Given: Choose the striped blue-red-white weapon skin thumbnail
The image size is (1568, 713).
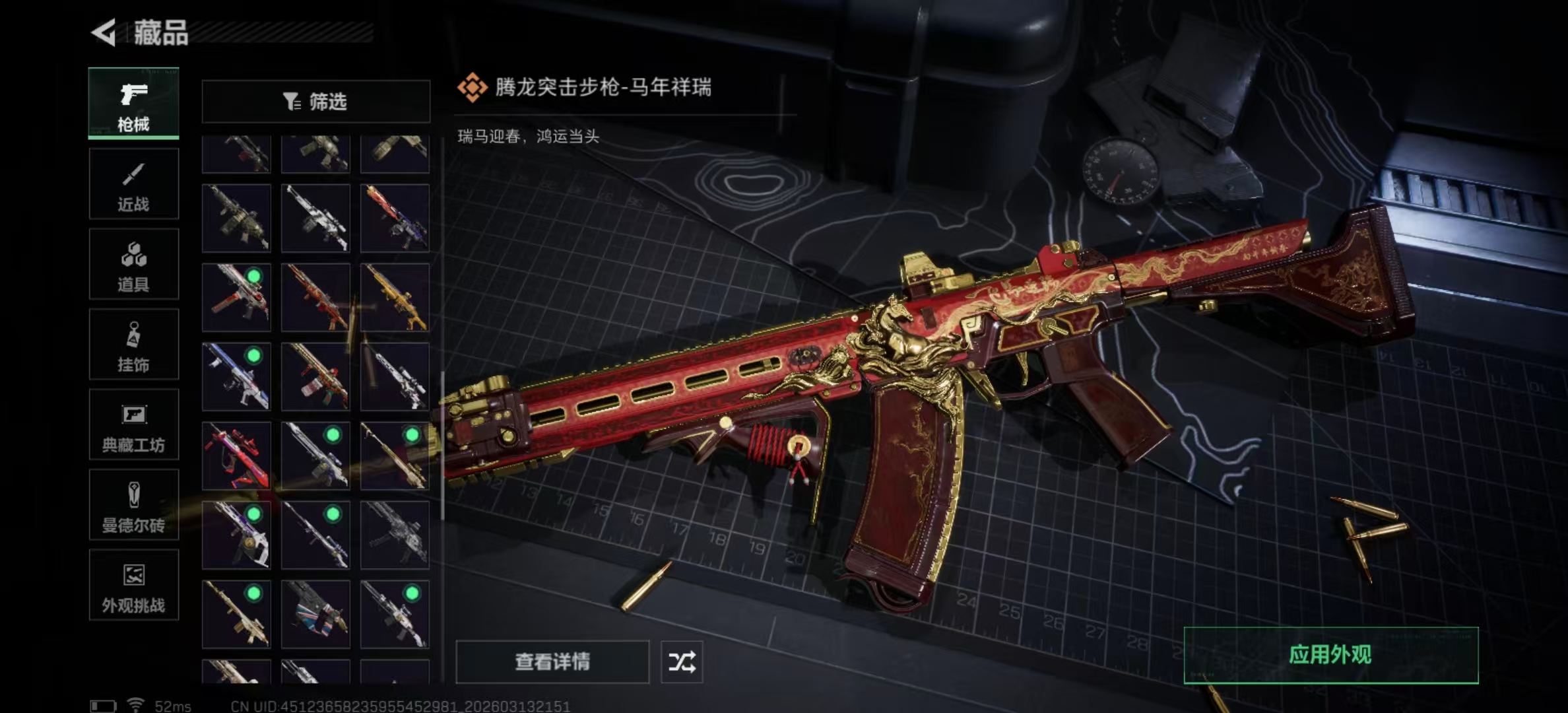Looking at the screenshot, I should click(315, 614).
